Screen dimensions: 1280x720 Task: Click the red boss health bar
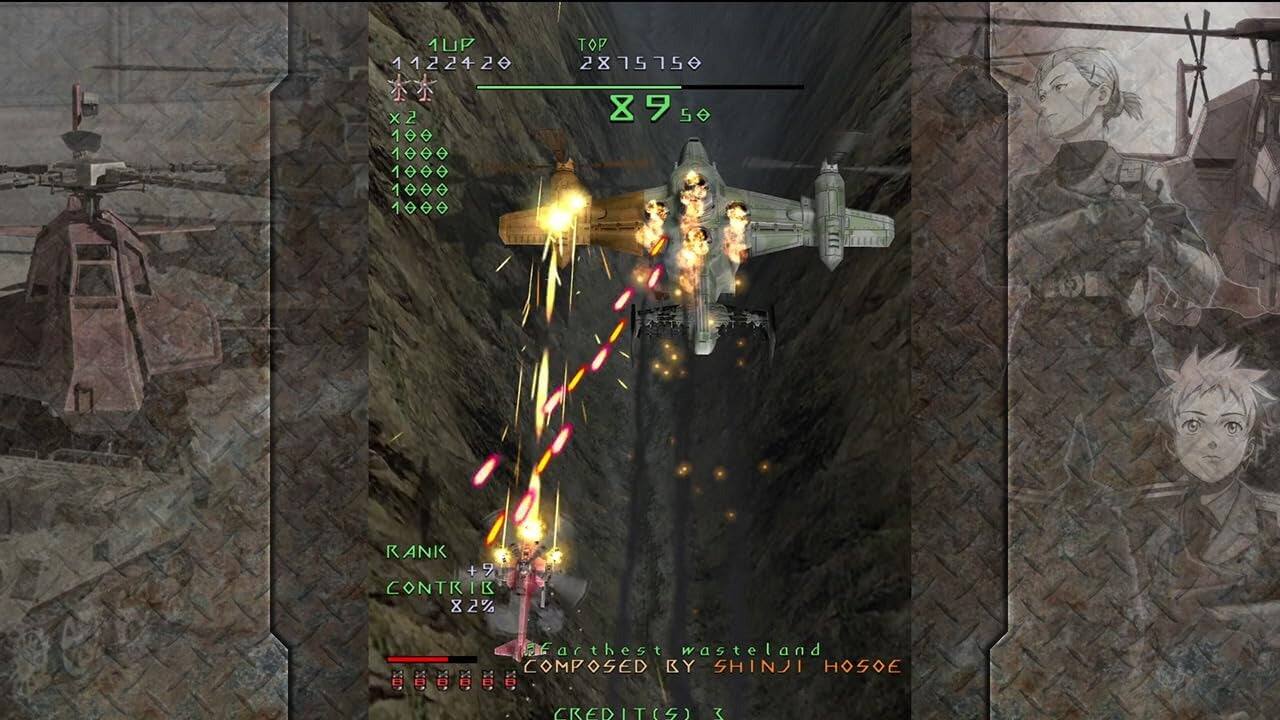coord(419,658)
